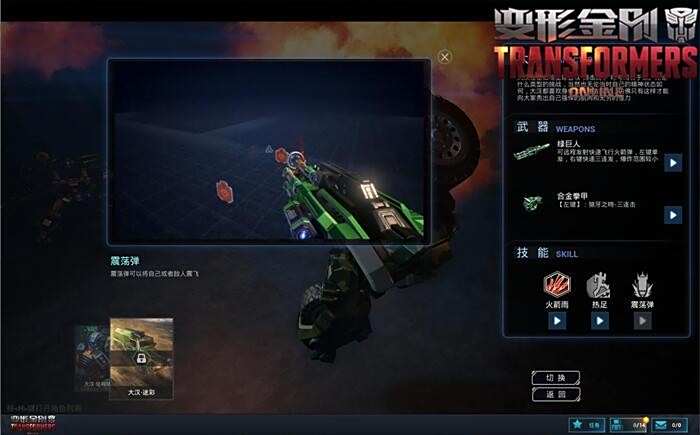Image resolution: width=700 pixels, height=435 pixels.
Task: Close the skill preview video window
Action: [445, 58]
